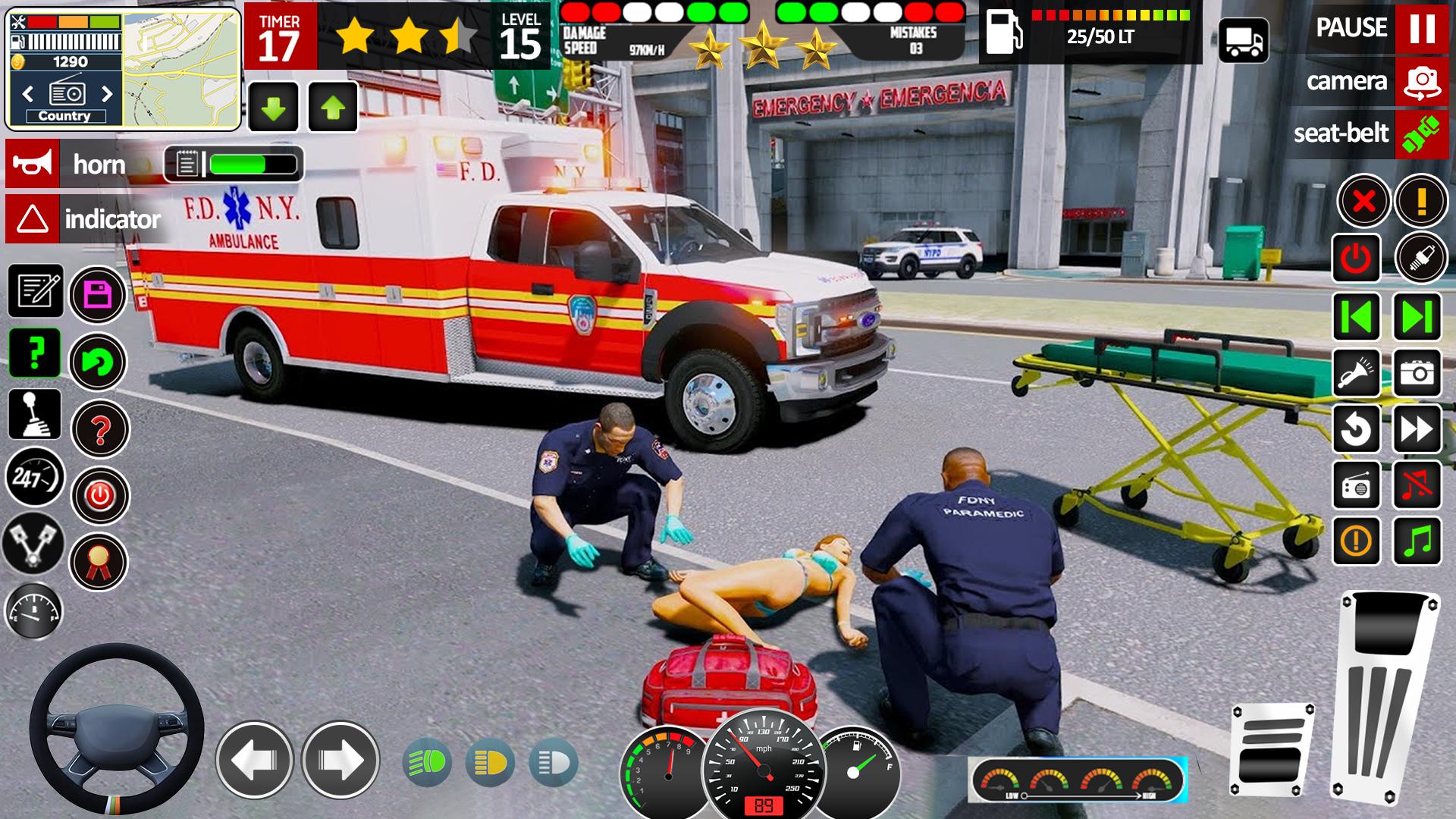
Task: Switch view with the camera button
Action: 1421,81
